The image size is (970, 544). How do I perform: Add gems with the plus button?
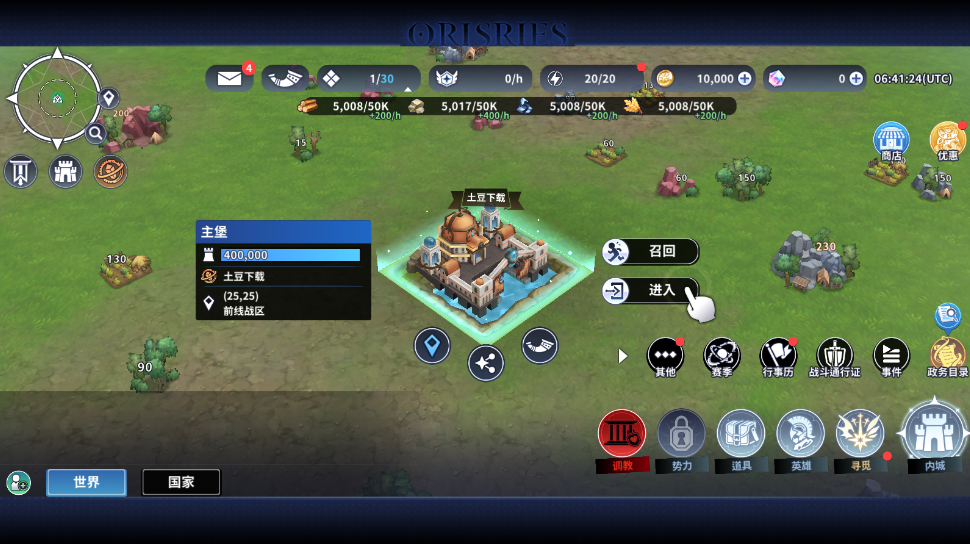pos(856,78)
